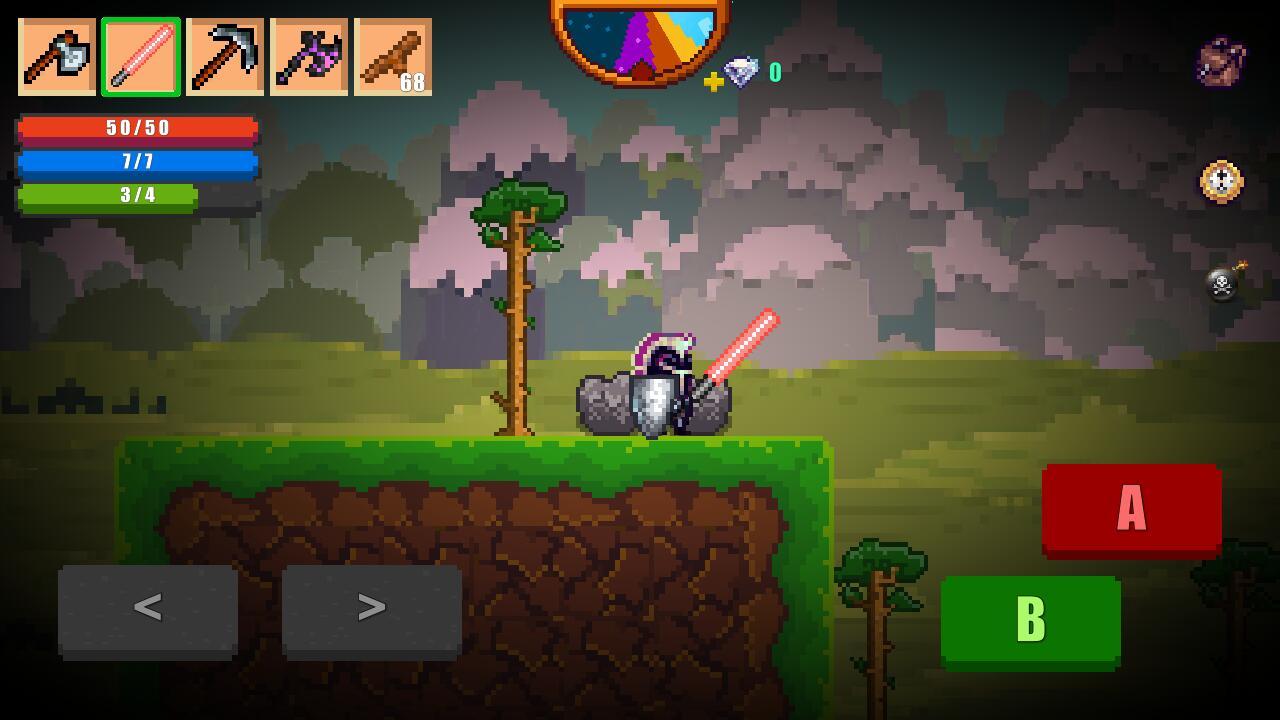Open the backpack inventory icon
The image size is (1280, 720).
point(1222,62)
